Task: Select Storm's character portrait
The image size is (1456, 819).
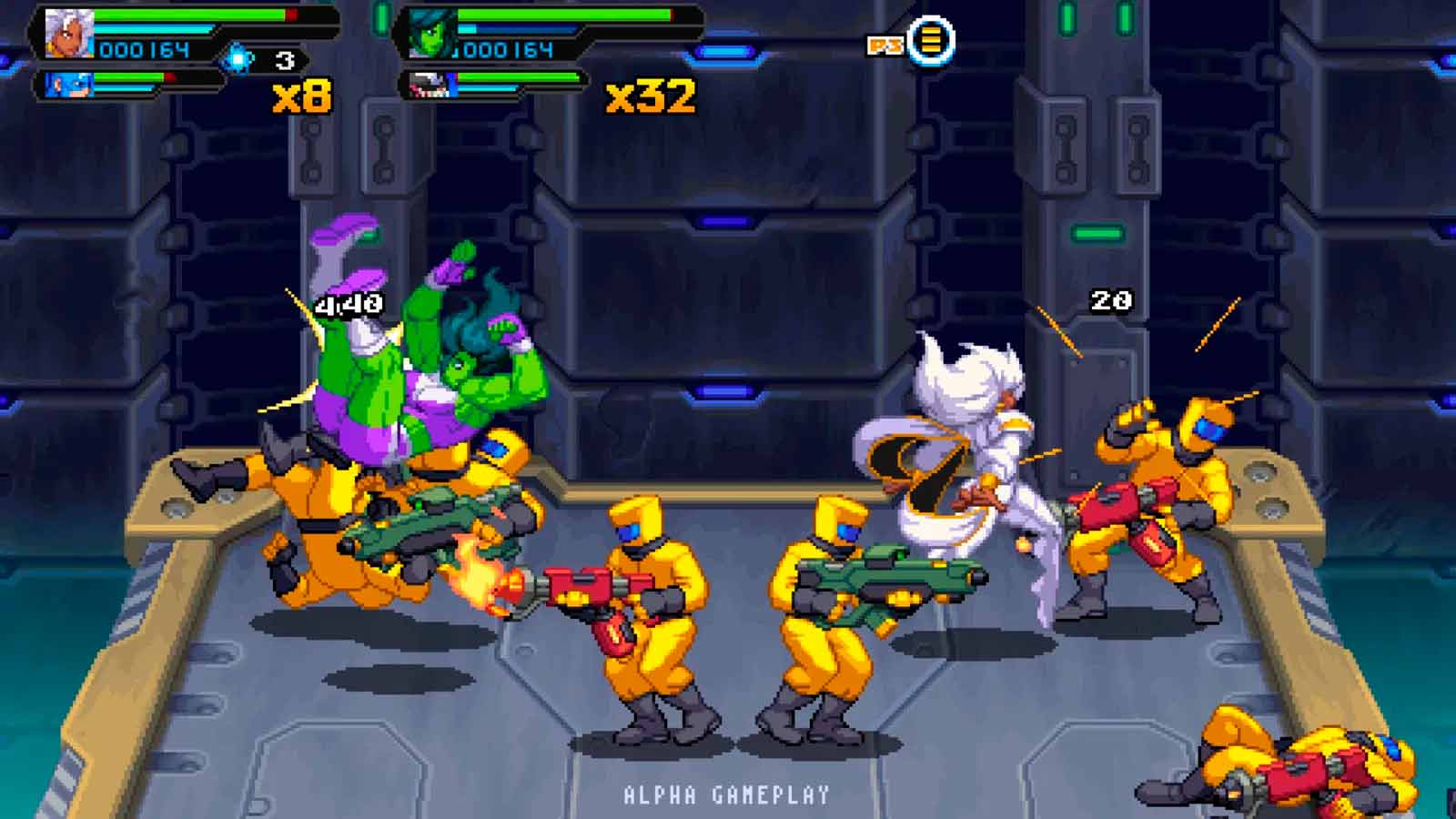Action: pos(69,34)
